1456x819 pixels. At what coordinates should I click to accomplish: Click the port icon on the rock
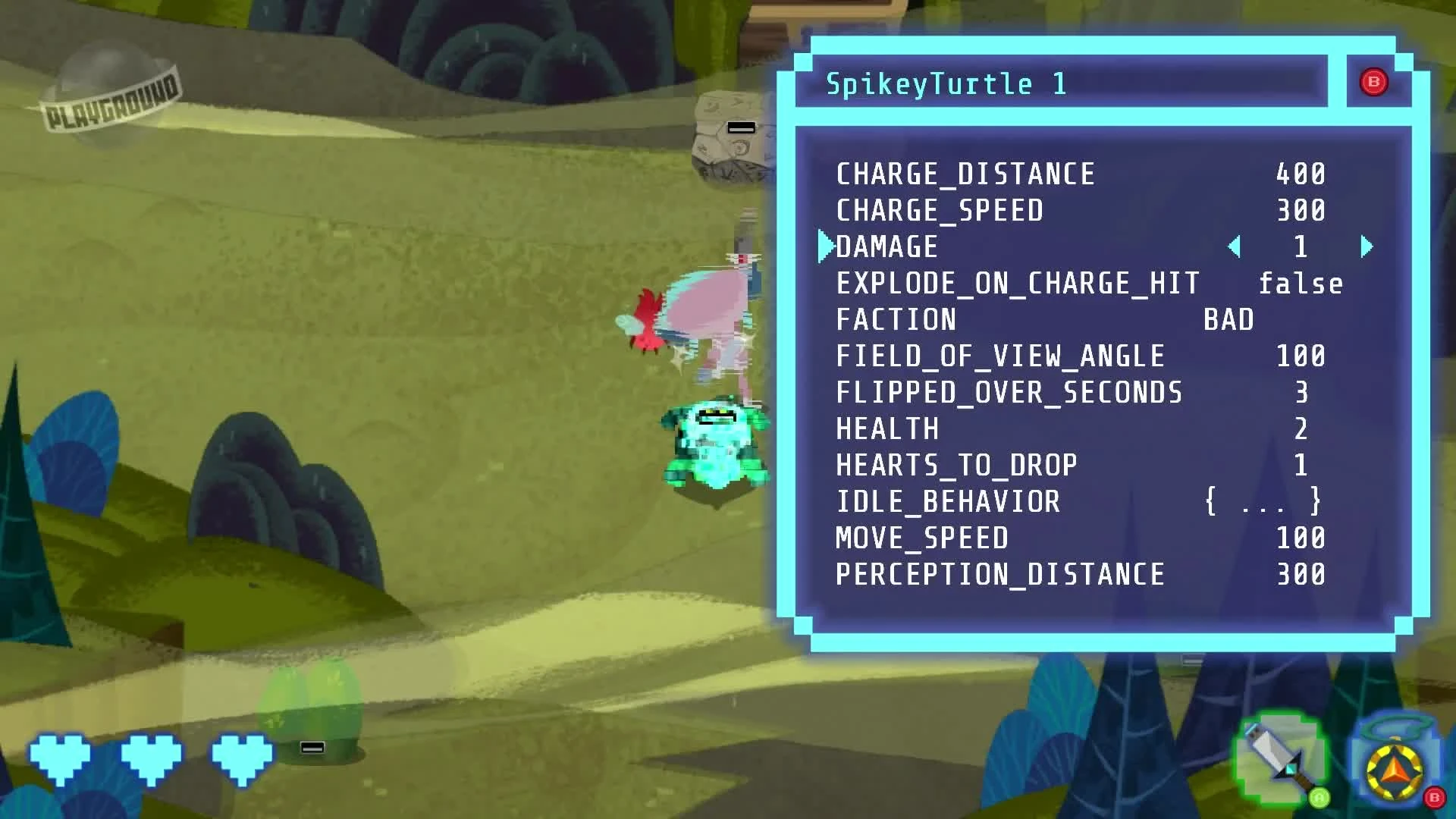click(x=741, y=126)
